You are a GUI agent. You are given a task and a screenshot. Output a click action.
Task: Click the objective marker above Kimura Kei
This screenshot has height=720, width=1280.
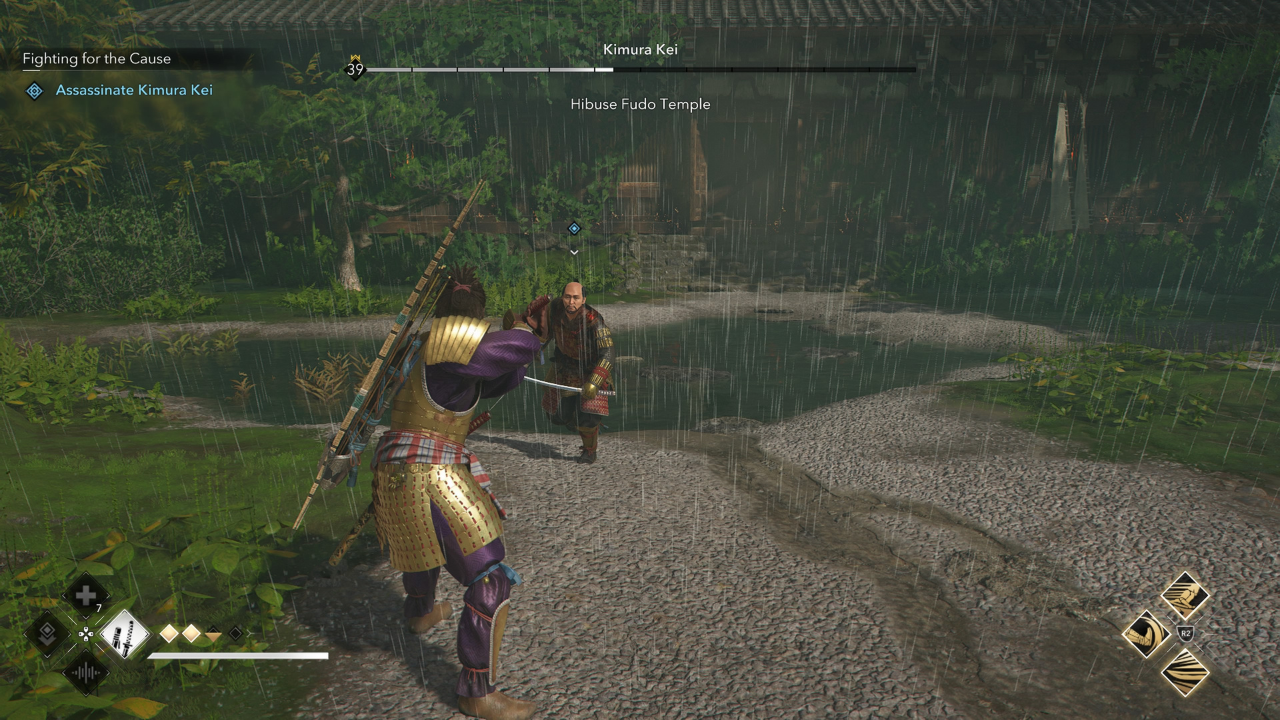(574, 229)
